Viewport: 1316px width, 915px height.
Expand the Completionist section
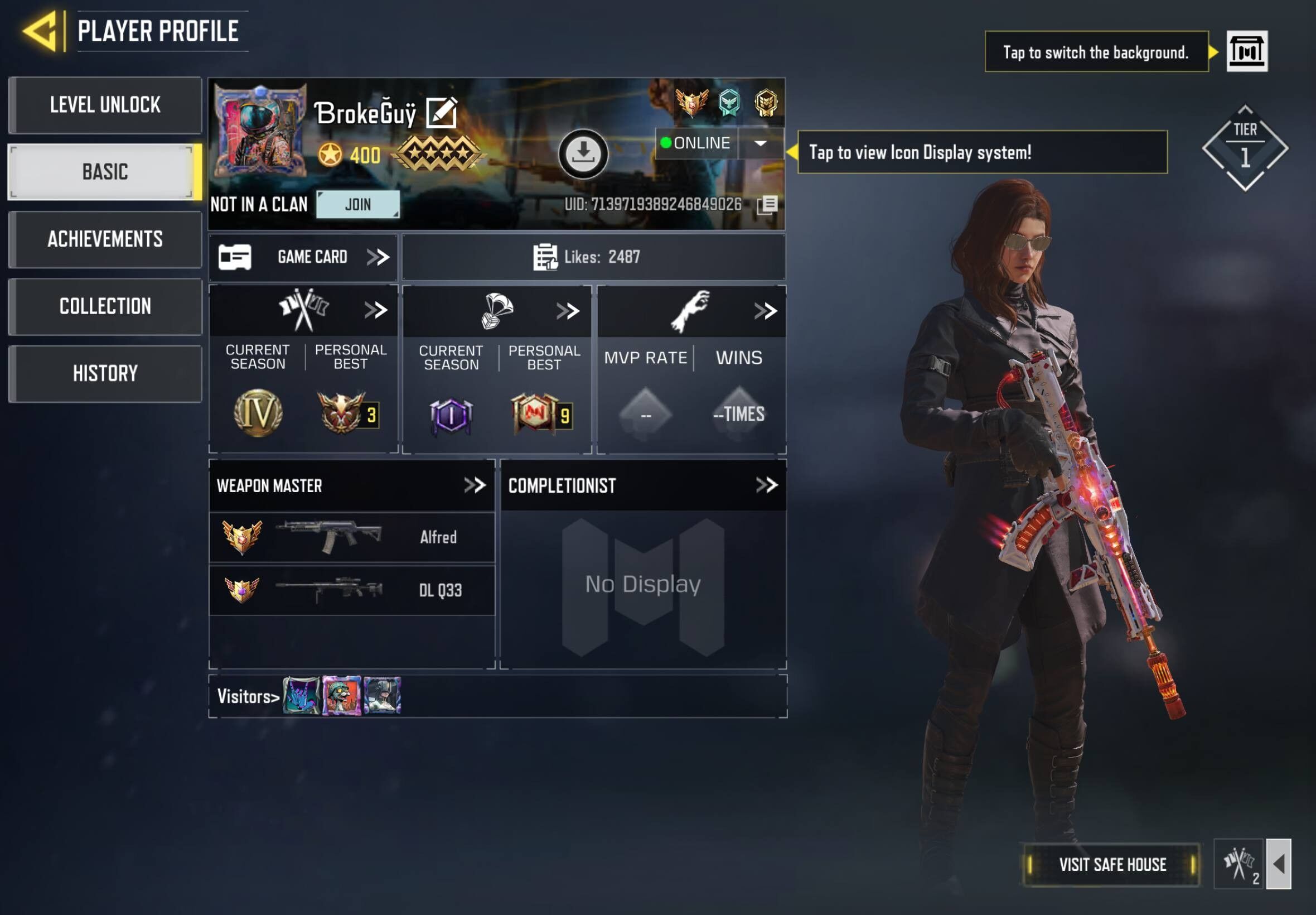click(766, 485)
